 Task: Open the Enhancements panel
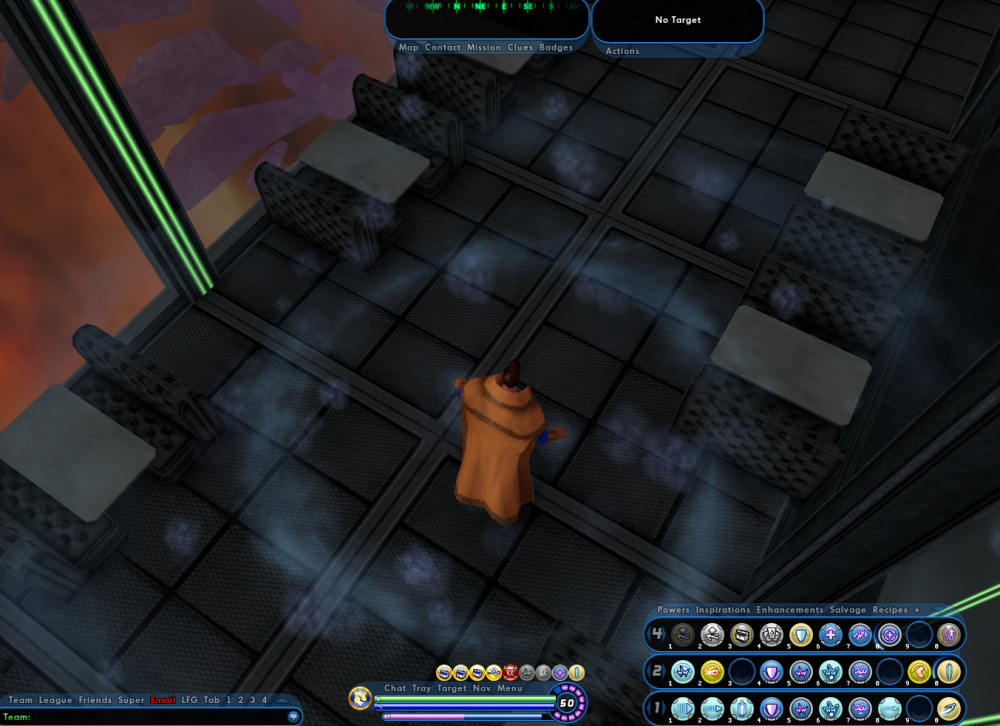pyautogui.click(x=790, y=610)
